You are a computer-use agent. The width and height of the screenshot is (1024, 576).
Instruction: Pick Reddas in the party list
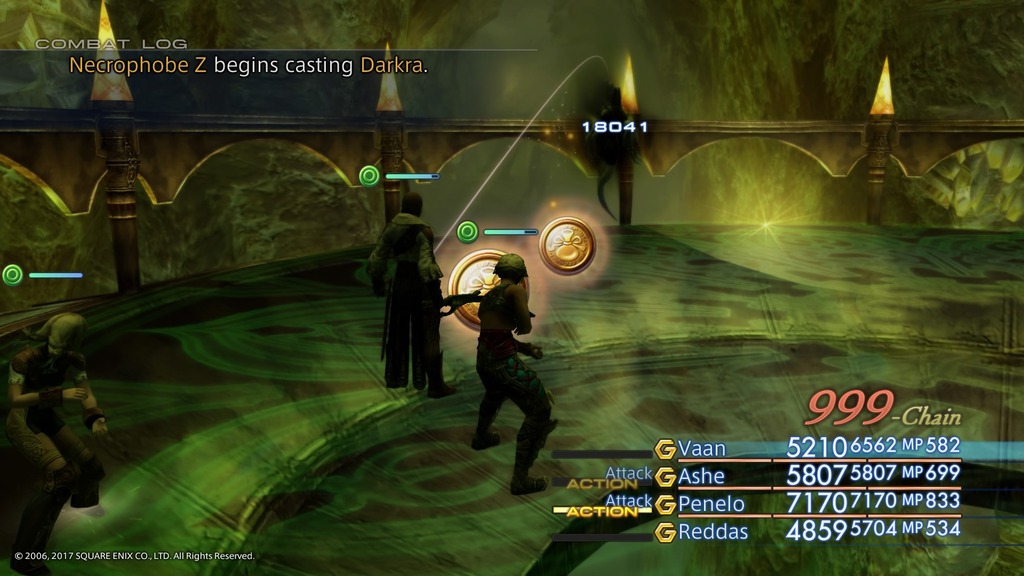(712, 531)
